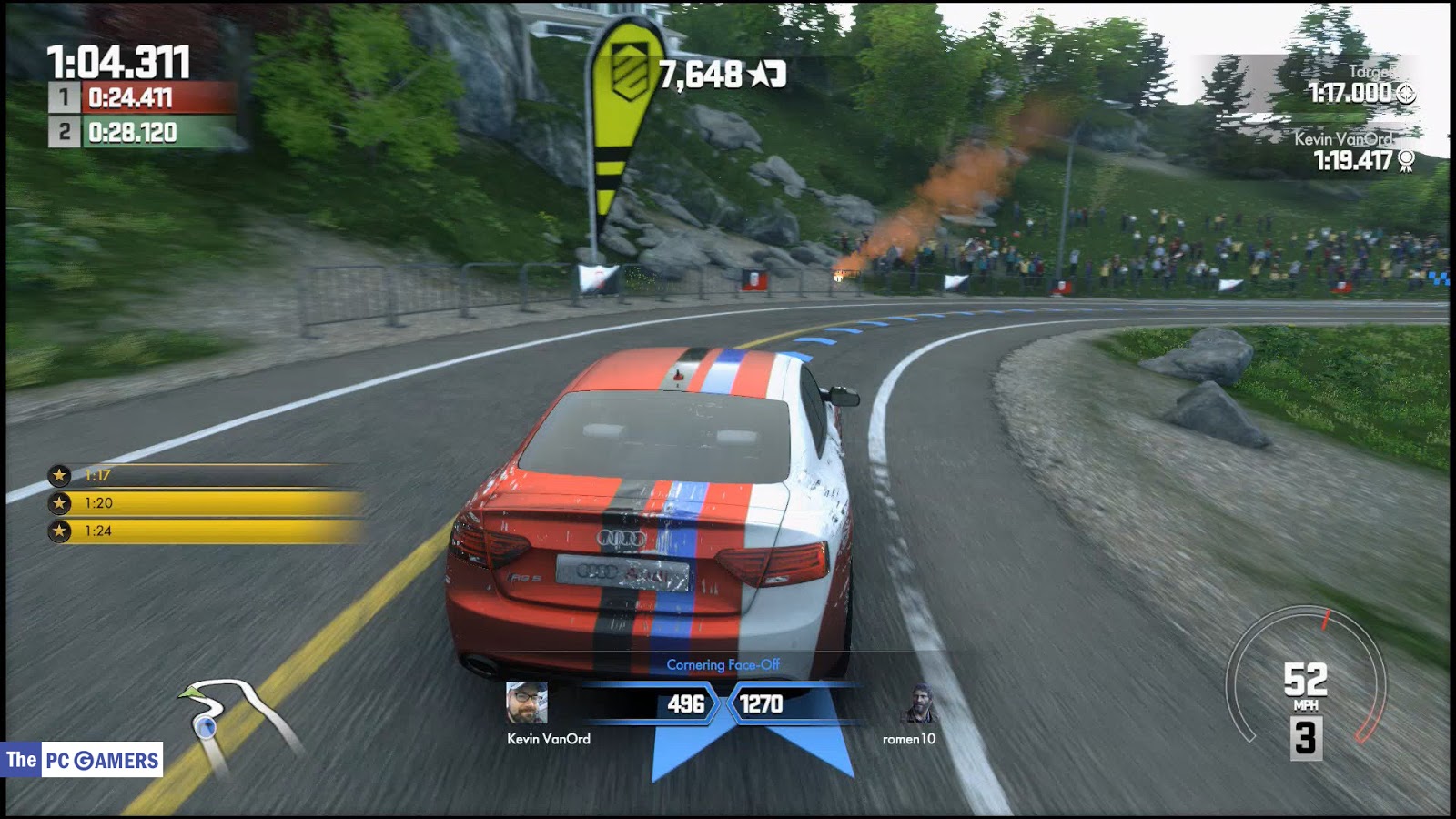1456x819 pixels.
Task: Select Kevin VanOrd's face-off avatar
Action: (x=527, y=703)
